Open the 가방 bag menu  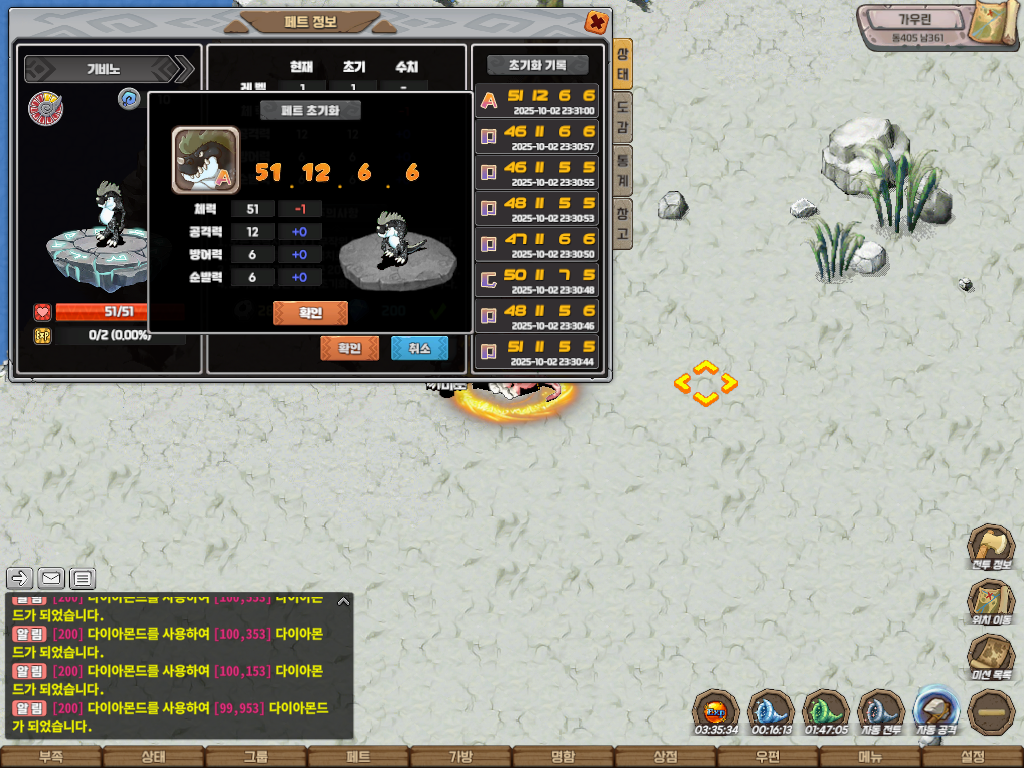tap(460, 757)
